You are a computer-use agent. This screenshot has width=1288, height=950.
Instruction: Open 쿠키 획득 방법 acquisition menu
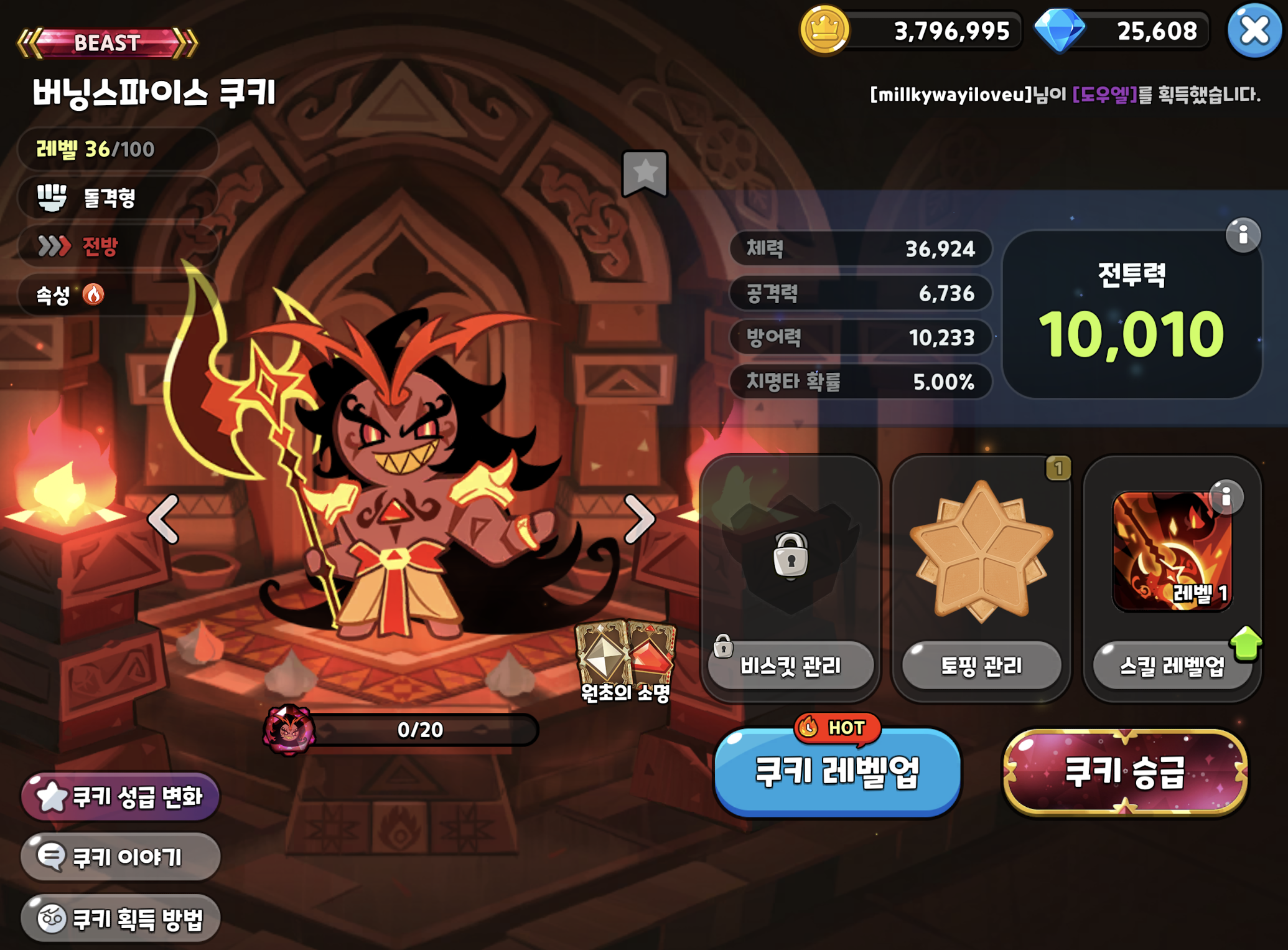coord(119,917)
